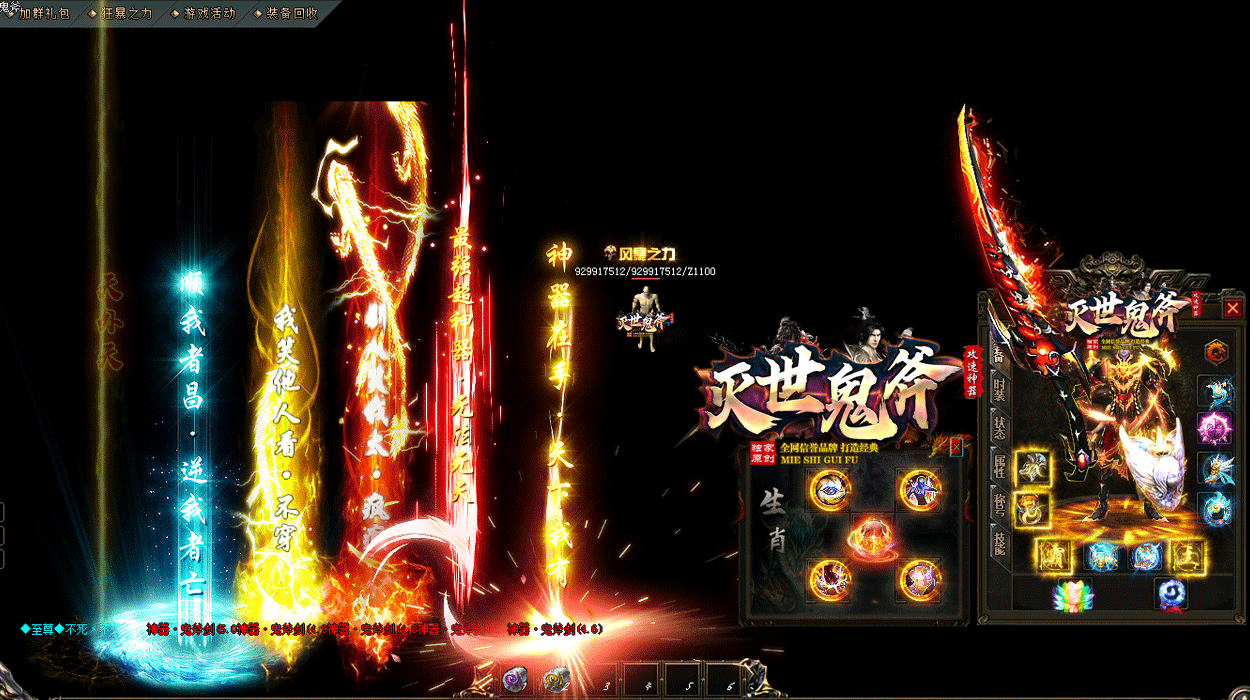Open the 装备回收 equipment recycle menu
This screenshot has width=1250, height=700.
click(289, 14)
